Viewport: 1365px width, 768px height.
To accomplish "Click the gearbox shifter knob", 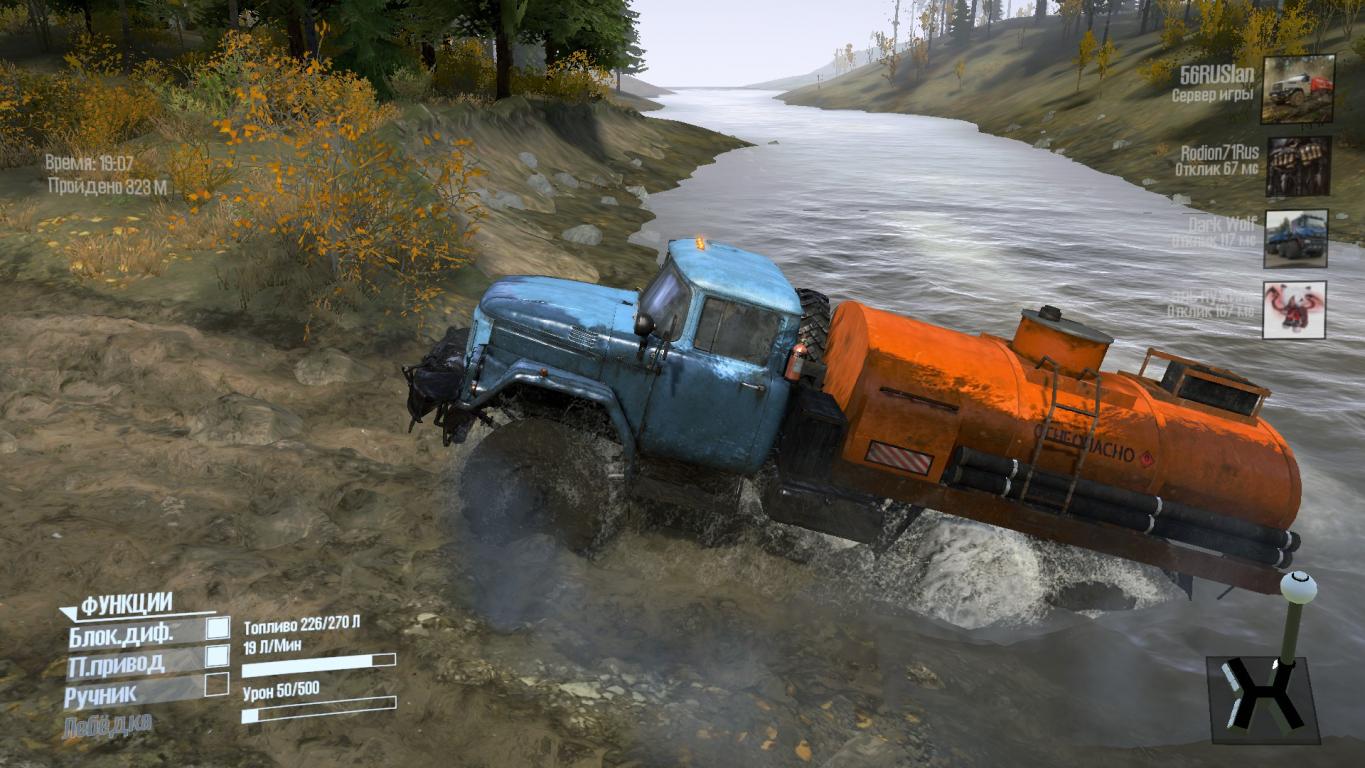I will 1298,587.
